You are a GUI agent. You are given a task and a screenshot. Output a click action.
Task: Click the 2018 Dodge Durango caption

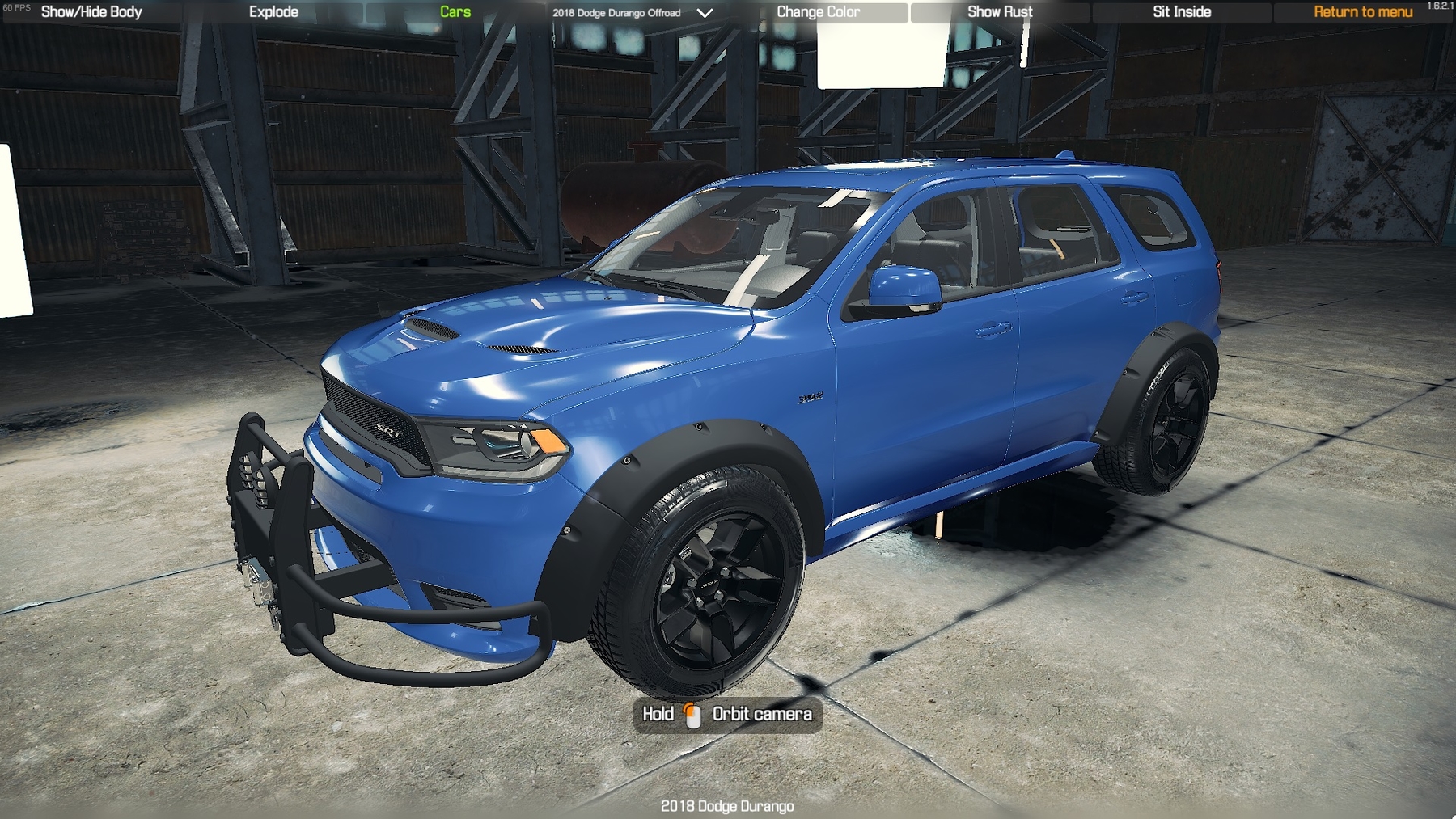coord(727,806)
